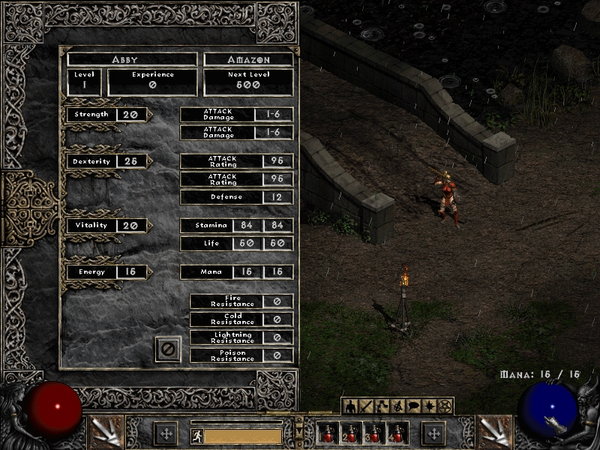
Task: Close the character stats panel
Action: coord(168,348)
